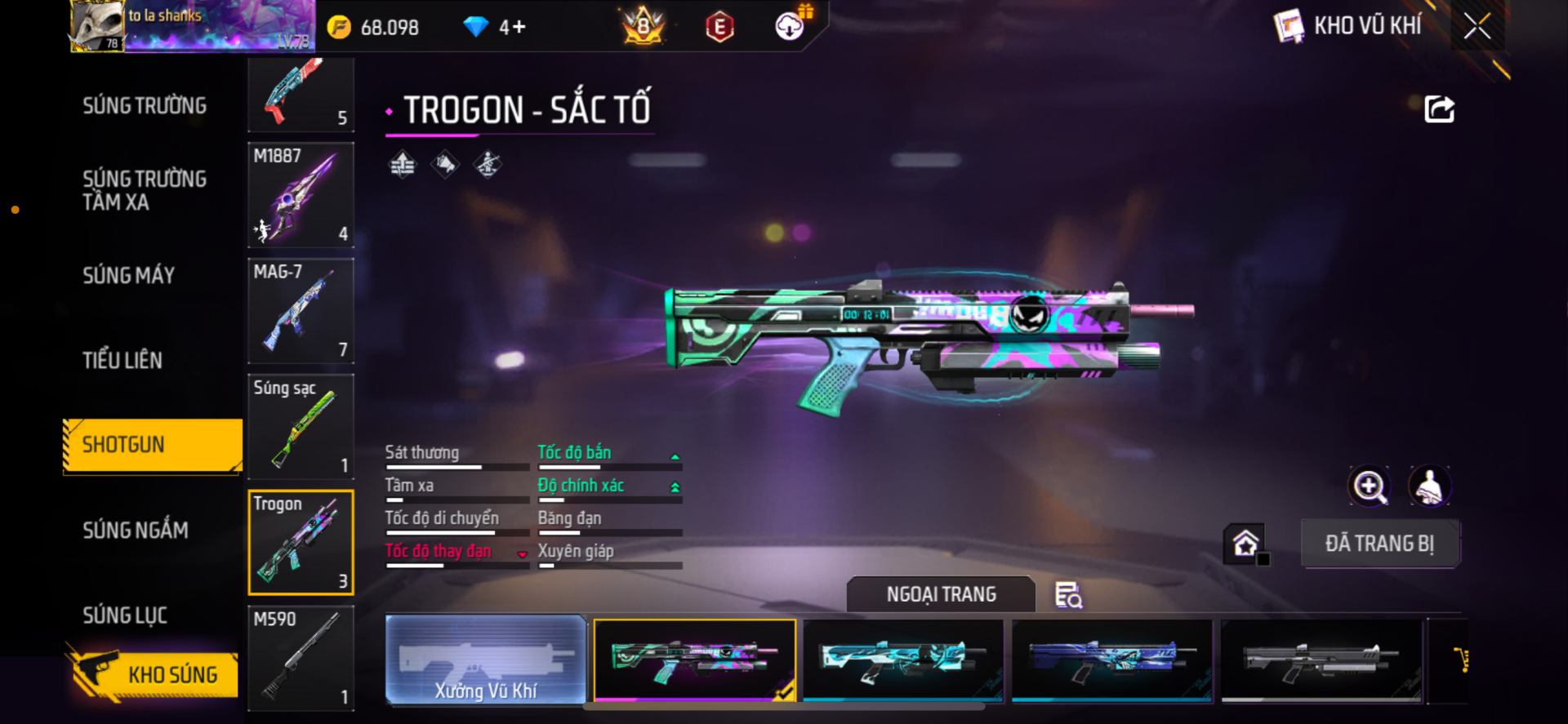
Task: Pick the M590 shotgun slot
Action: (301, 658)
